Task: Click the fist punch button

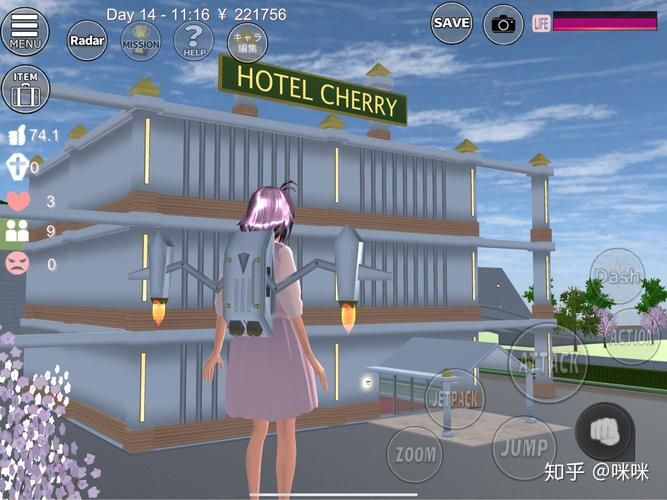Action: pyautogui.click(x=605, y=431)
